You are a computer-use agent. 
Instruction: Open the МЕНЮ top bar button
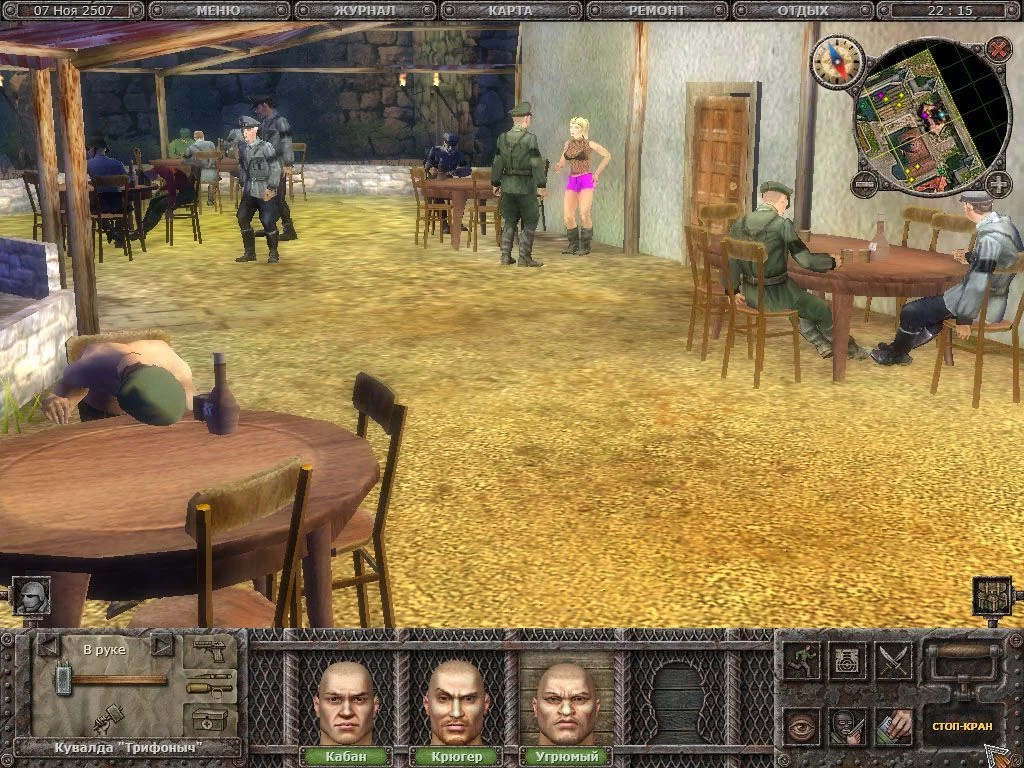(x=218, y=11)
